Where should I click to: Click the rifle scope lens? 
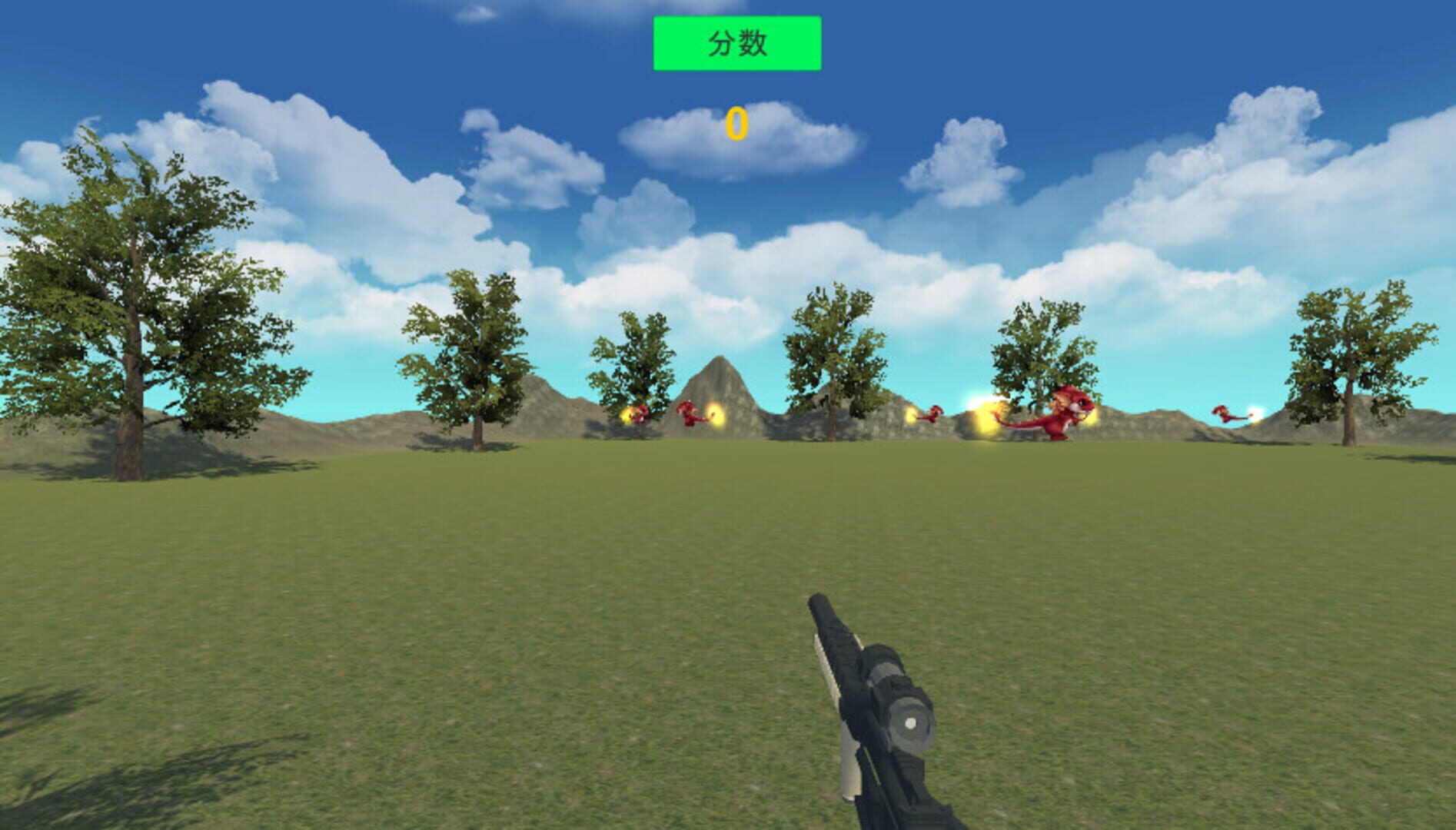(x=912, y=722)
